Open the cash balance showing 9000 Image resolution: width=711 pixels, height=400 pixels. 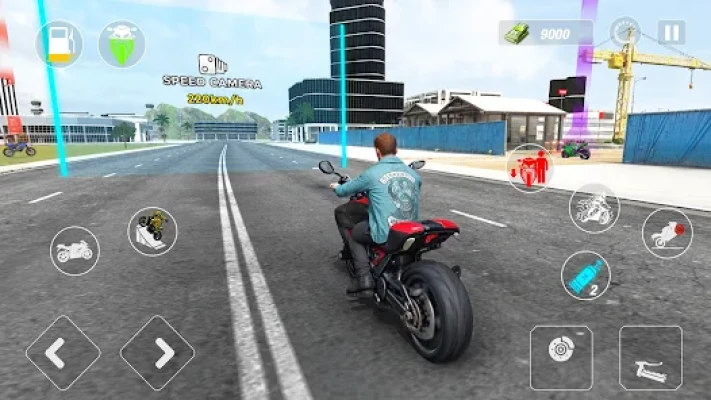click(545, 33)
